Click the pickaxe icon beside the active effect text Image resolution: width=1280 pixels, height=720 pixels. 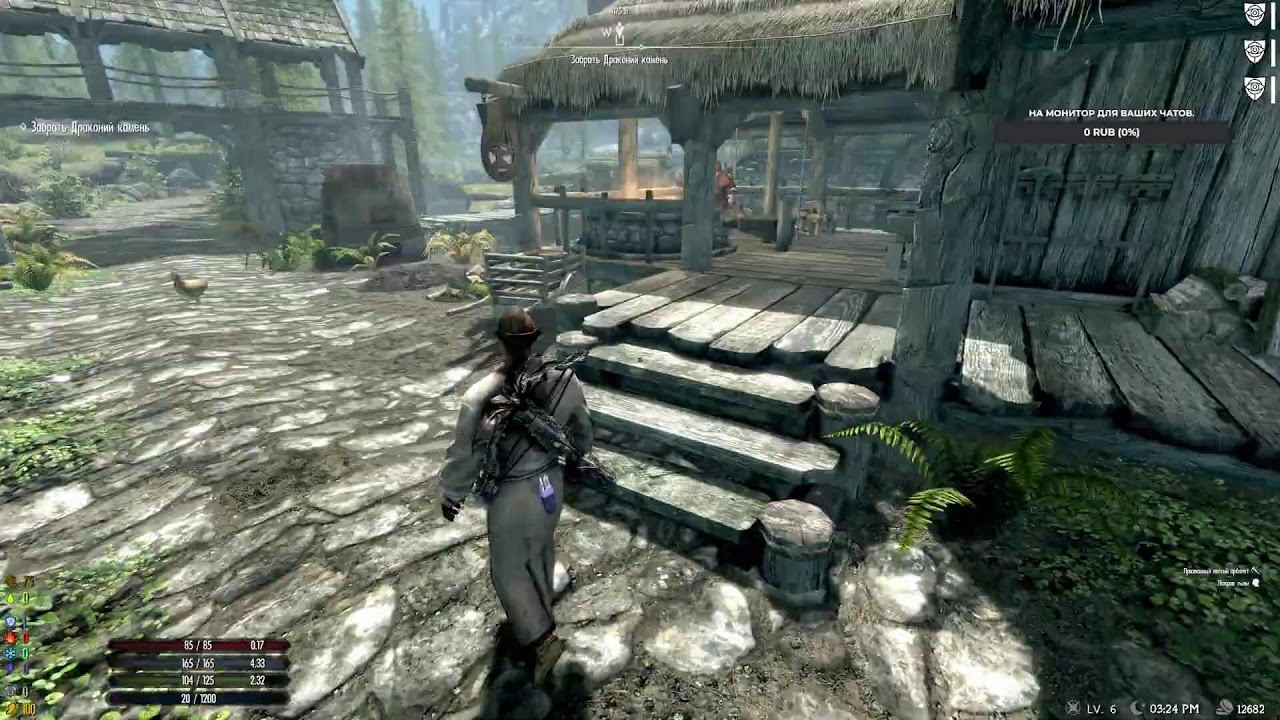tap(1255, 571)
